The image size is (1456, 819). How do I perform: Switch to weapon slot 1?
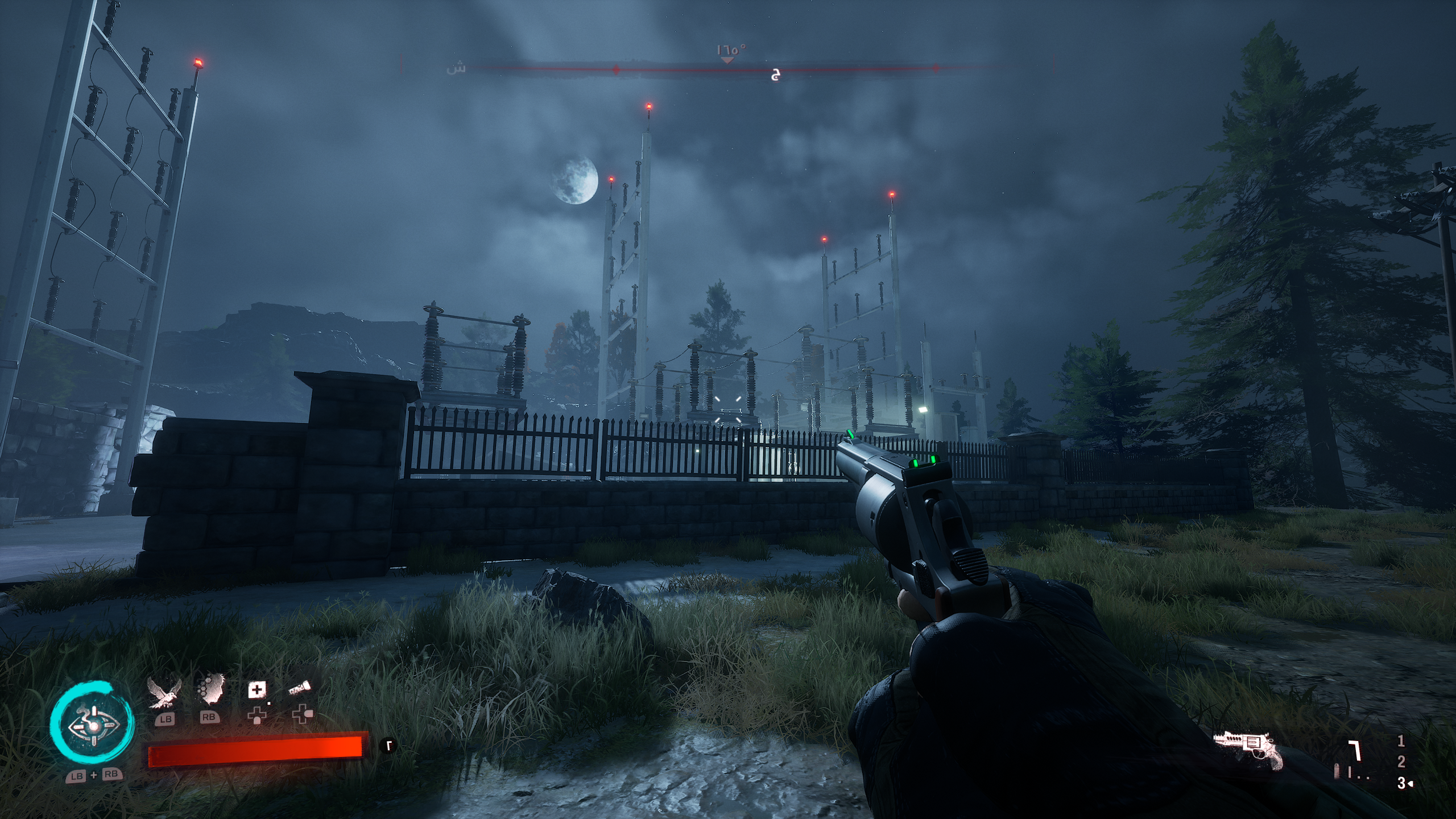coord(1401,741)
